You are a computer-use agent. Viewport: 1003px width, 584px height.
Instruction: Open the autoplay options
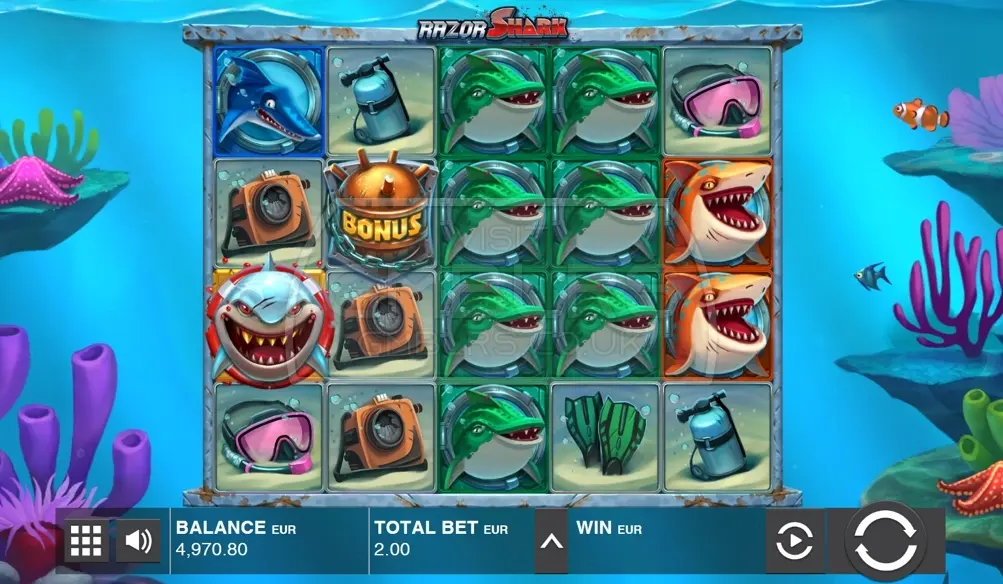tap(794, 541)
